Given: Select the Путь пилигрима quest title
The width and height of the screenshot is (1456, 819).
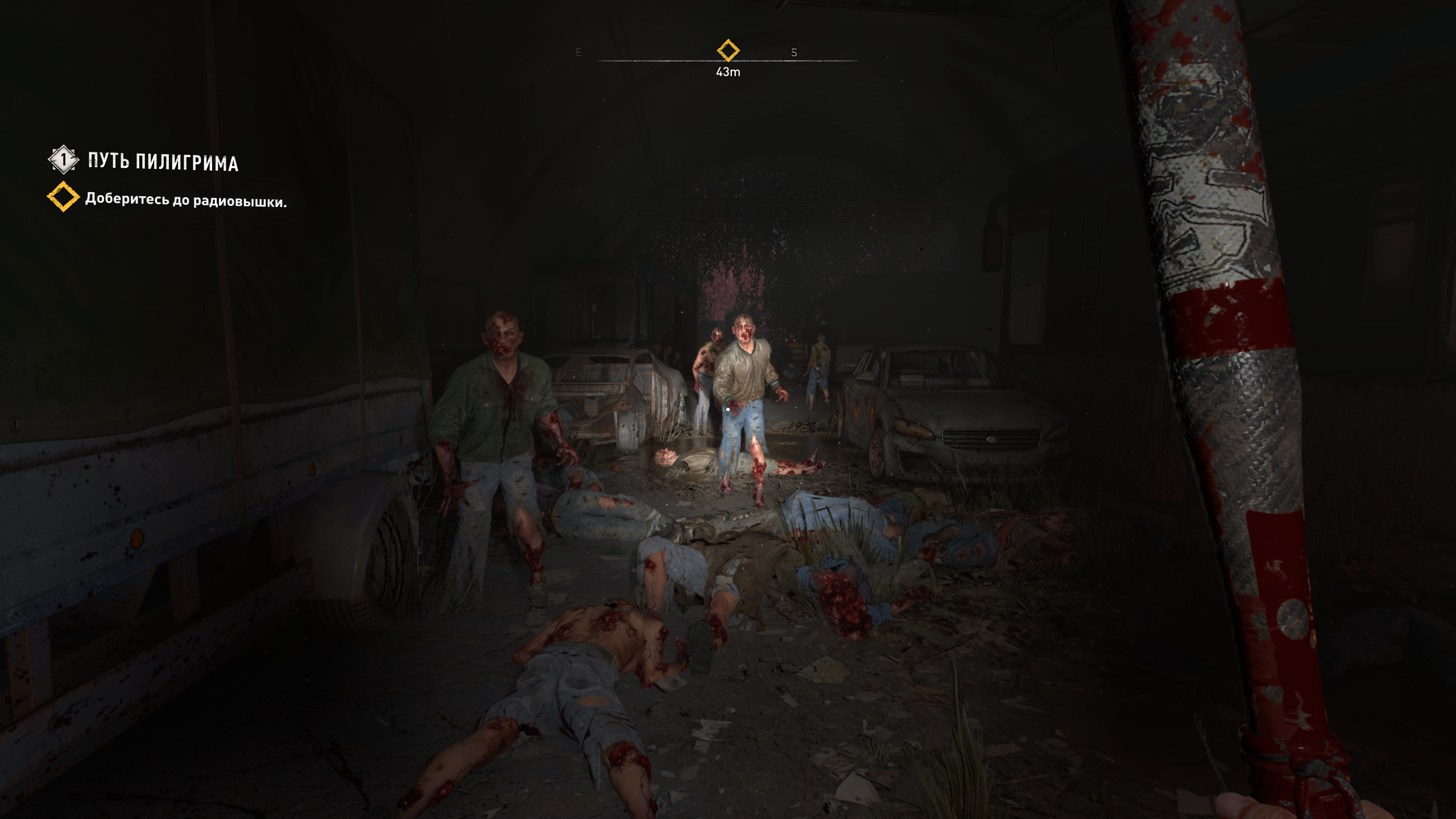Looking at the screenshot, I should tap(163, 162).
